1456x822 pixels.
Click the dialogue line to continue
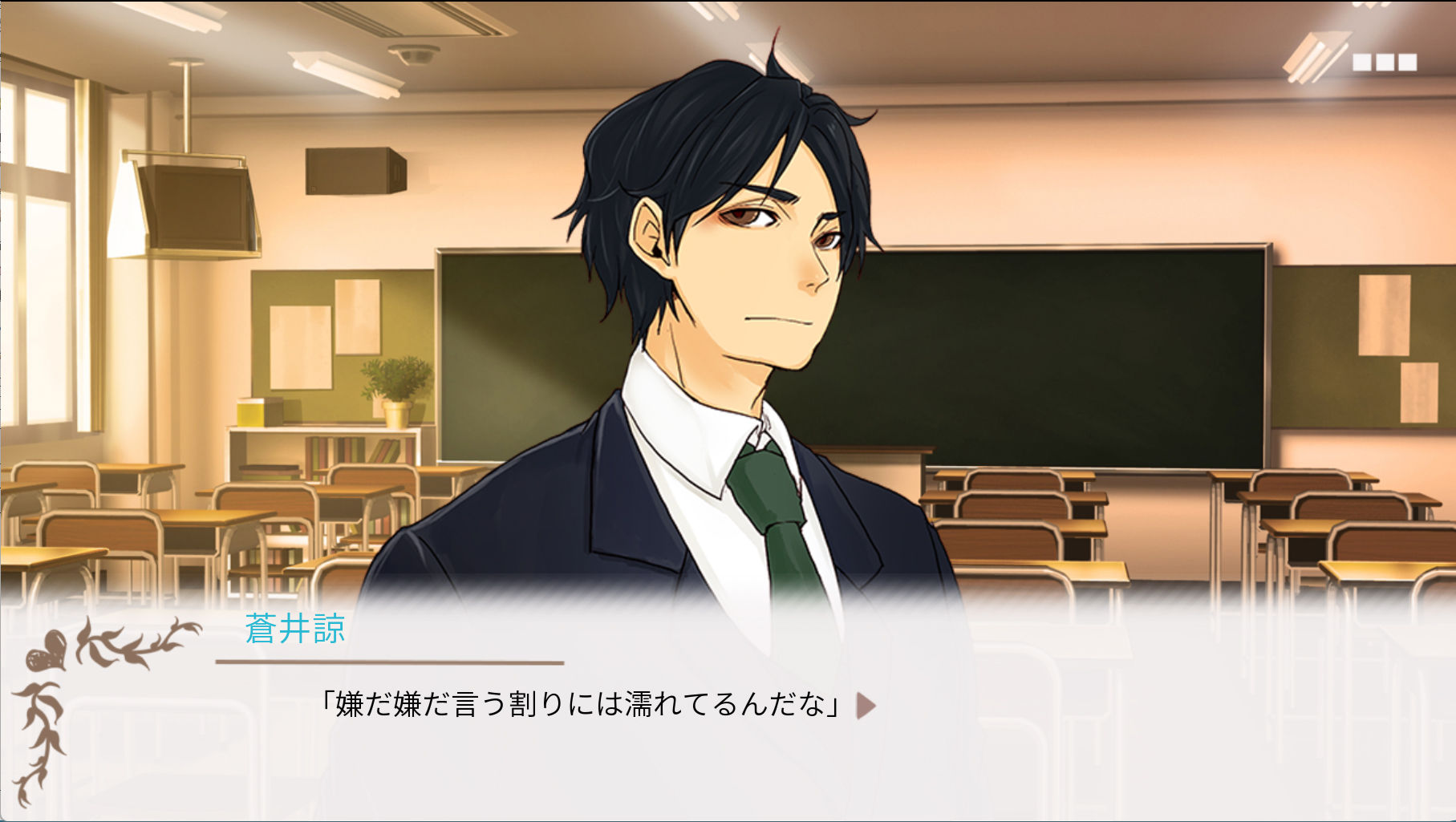pos(580,705)
